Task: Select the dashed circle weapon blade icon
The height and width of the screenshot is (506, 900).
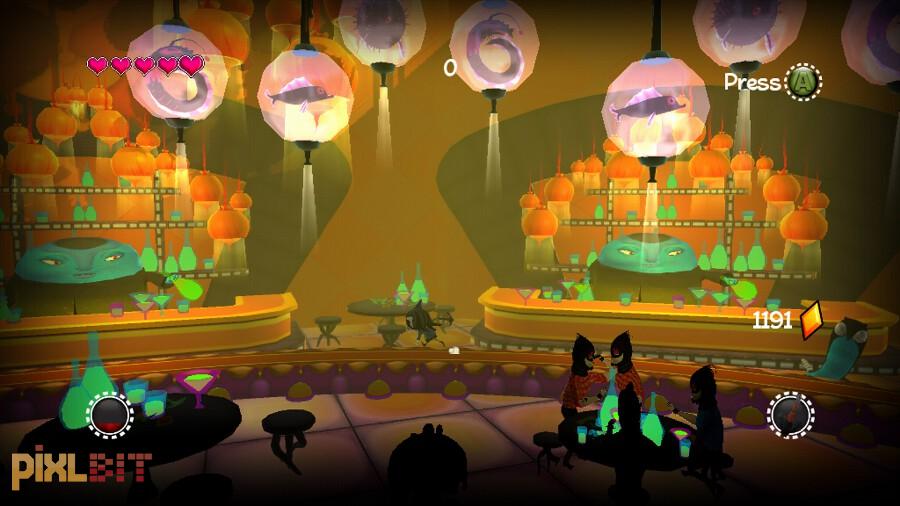Action: 789,413
